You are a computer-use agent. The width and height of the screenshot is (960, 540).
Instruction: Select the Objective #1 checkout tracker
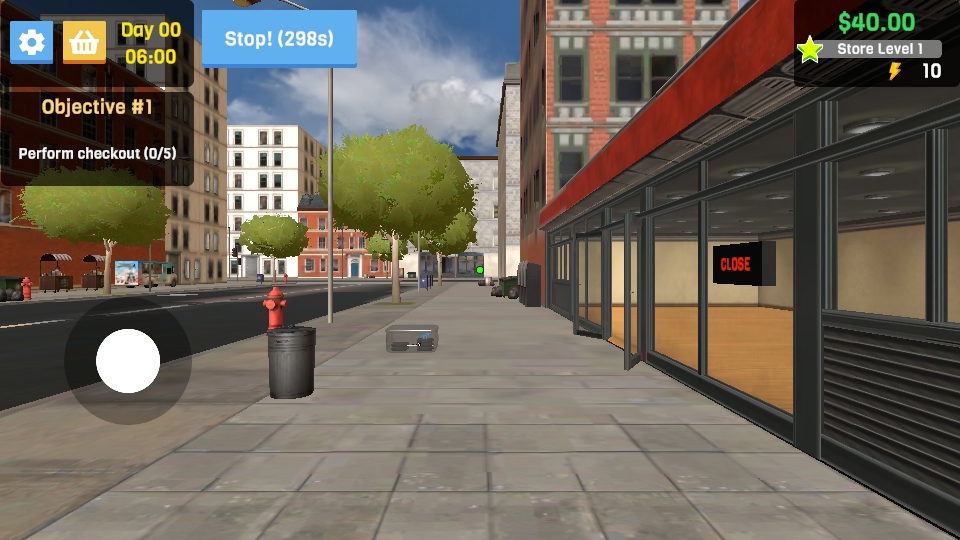coord(97,130)
